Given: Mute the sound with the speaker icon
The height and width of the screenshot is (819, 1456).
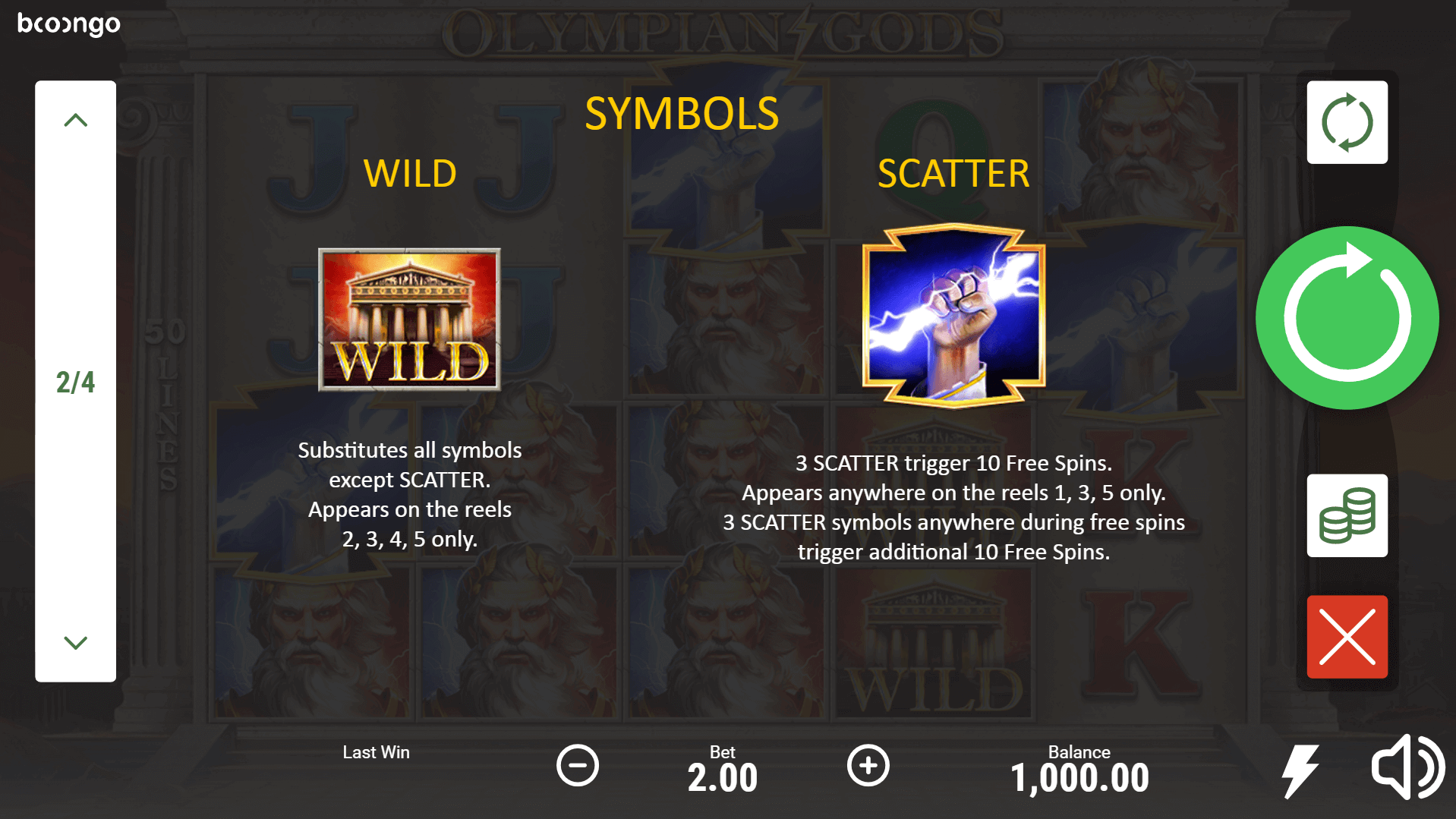Looking at the screenshot, I should [x=1407, y=767].
